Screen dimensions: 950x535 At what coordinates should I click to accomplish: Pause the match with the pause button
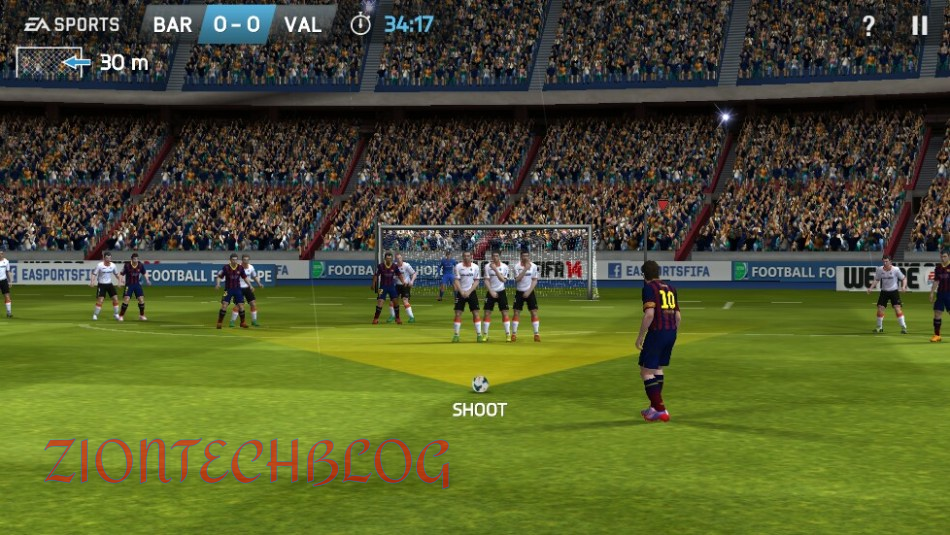[919, 26]
